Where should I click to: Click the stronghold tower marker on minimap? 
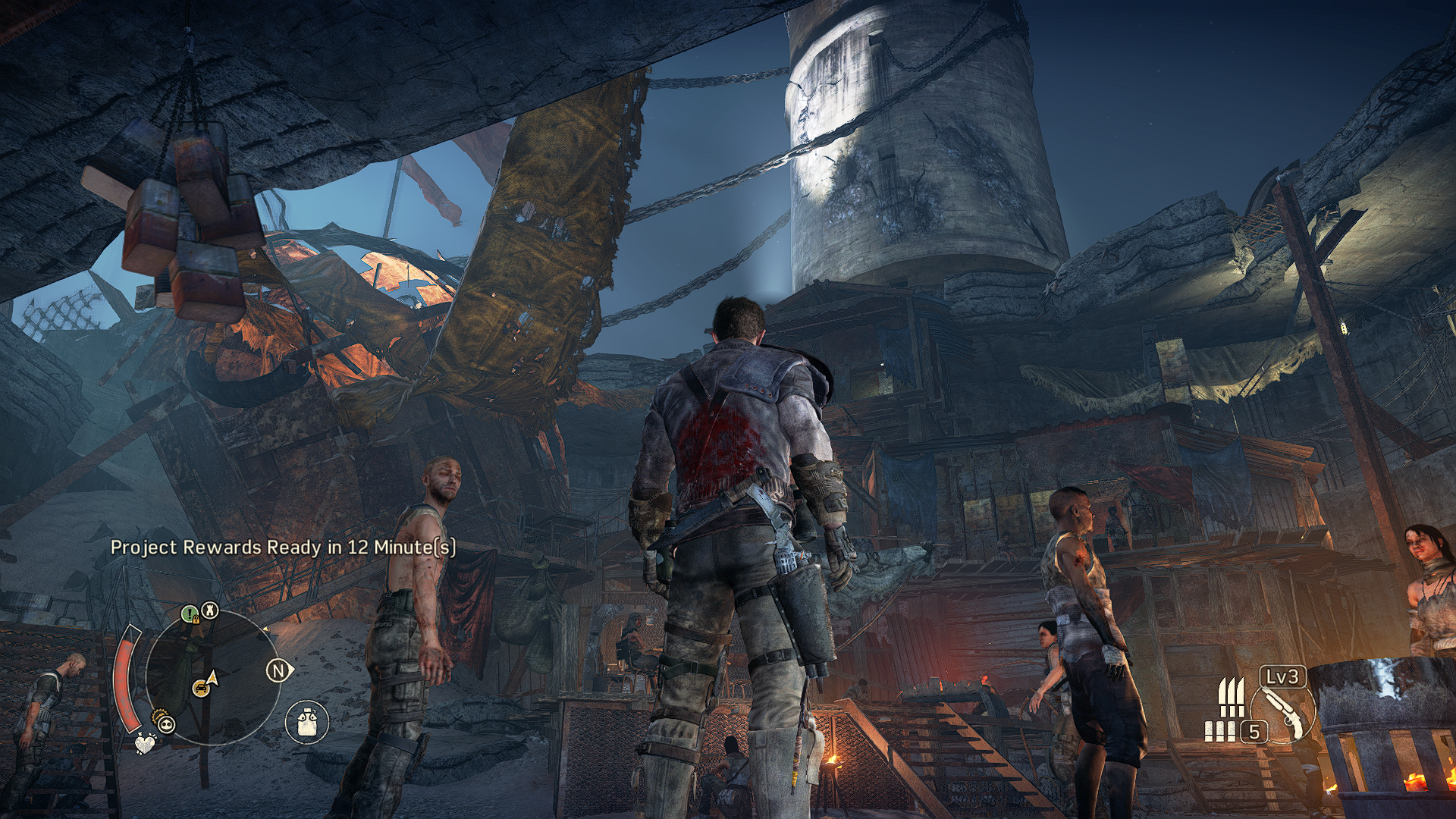click(211, 610)
